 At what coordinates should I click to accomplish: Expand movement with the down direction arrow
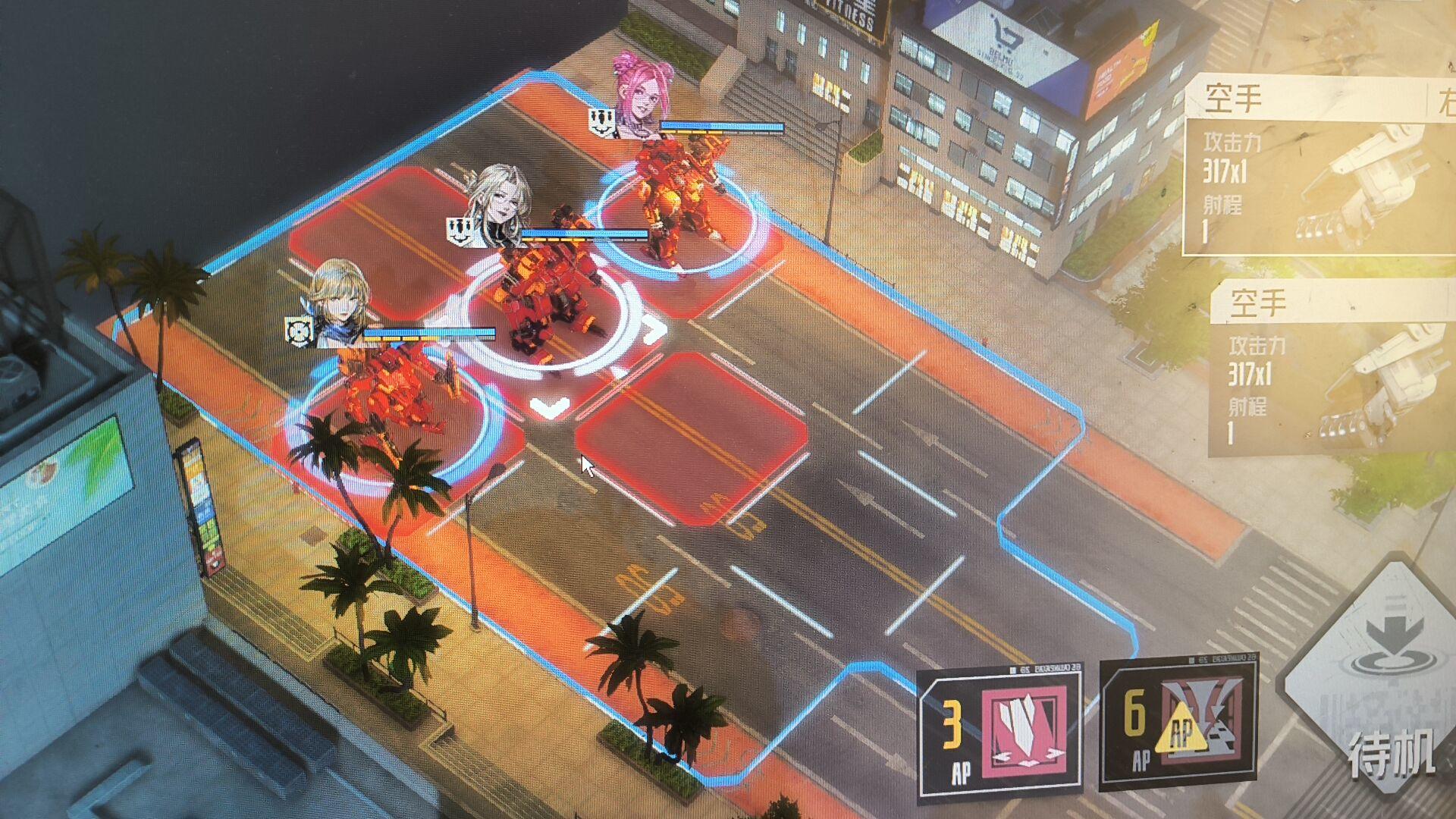[x=551, y=406]
